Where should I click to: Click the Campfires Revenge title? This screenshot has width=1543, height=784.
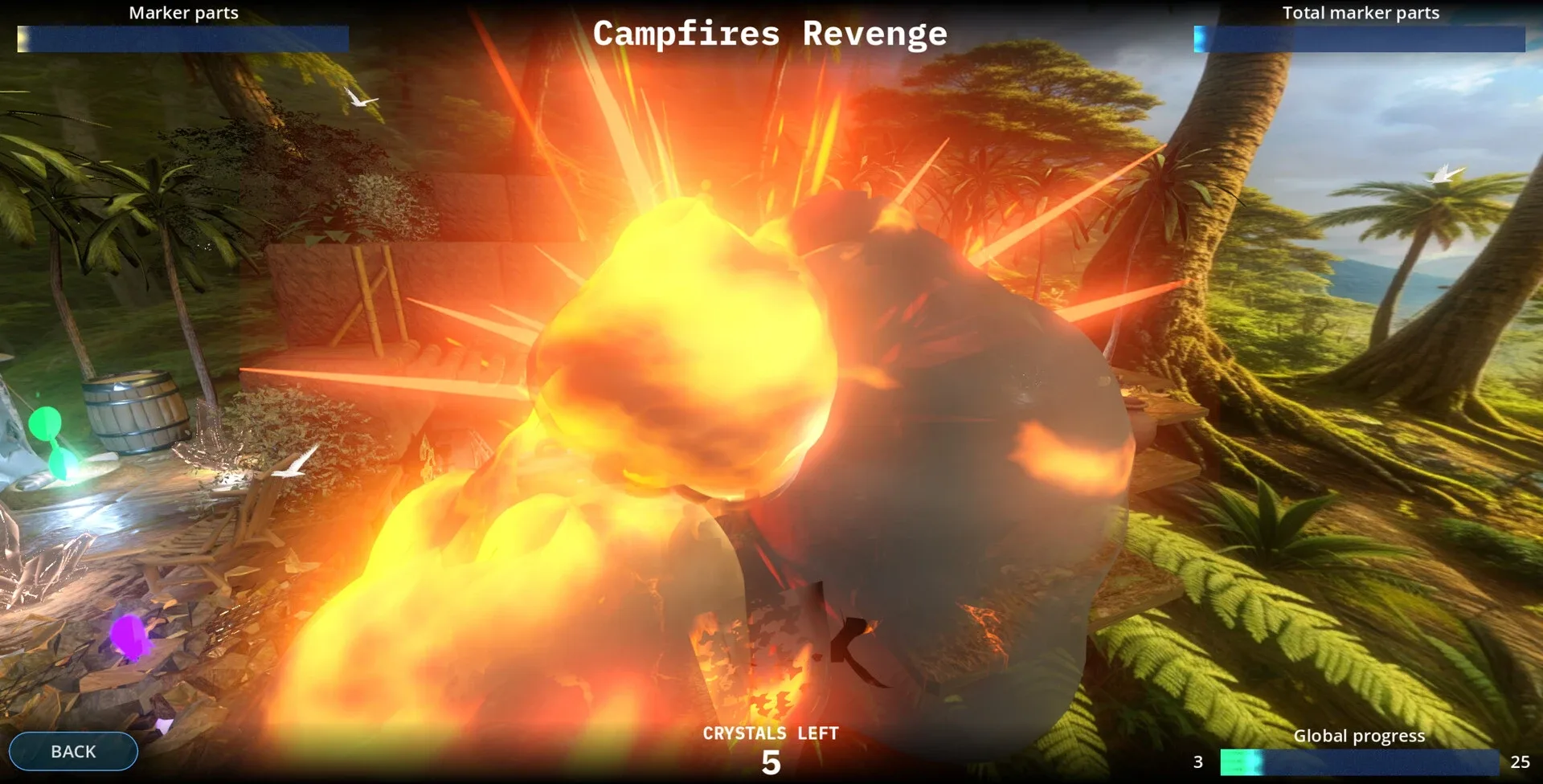(770, 34)
